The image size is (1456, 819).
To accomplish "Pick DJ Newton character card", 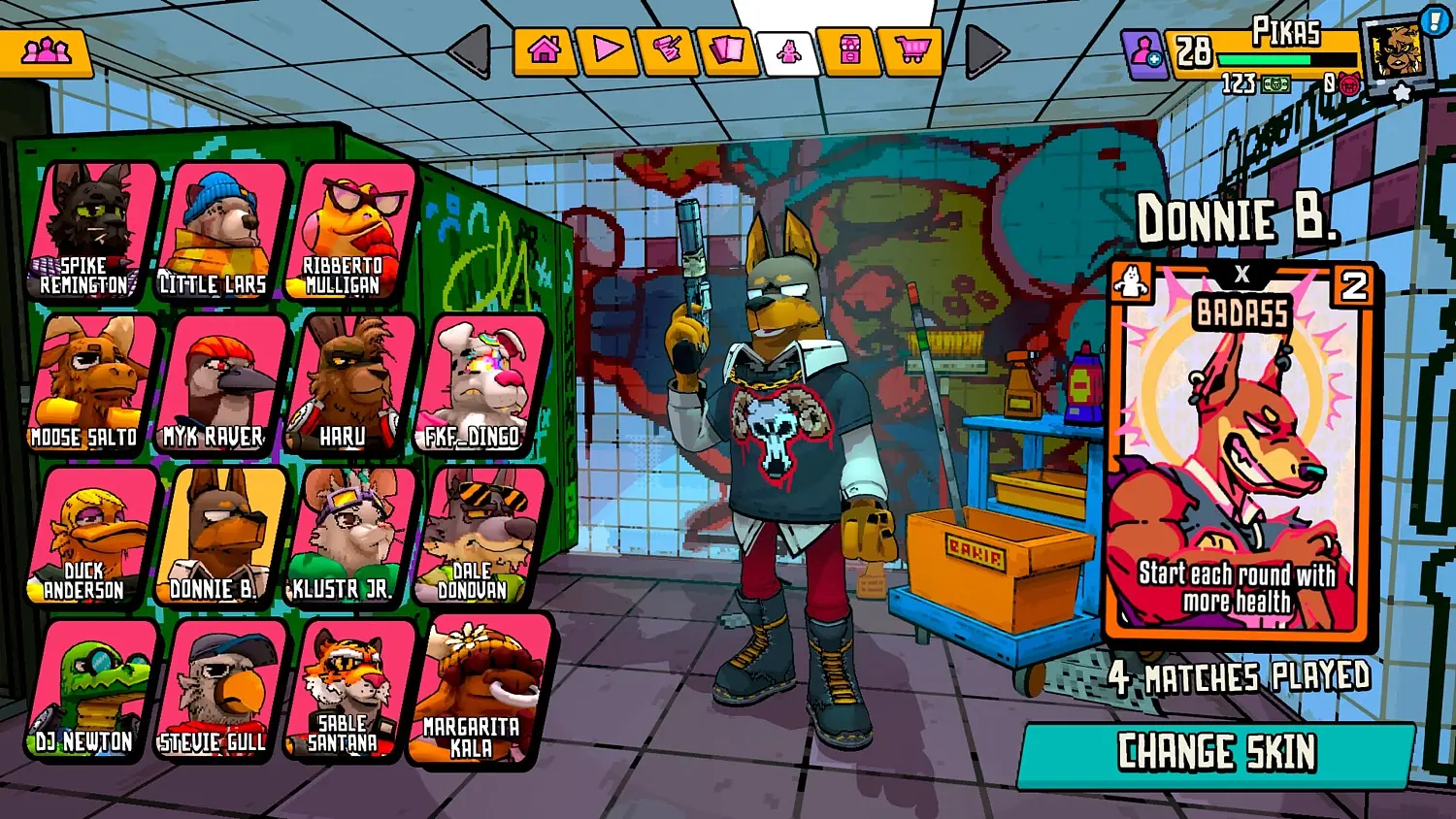I will [x=92, y=690].
